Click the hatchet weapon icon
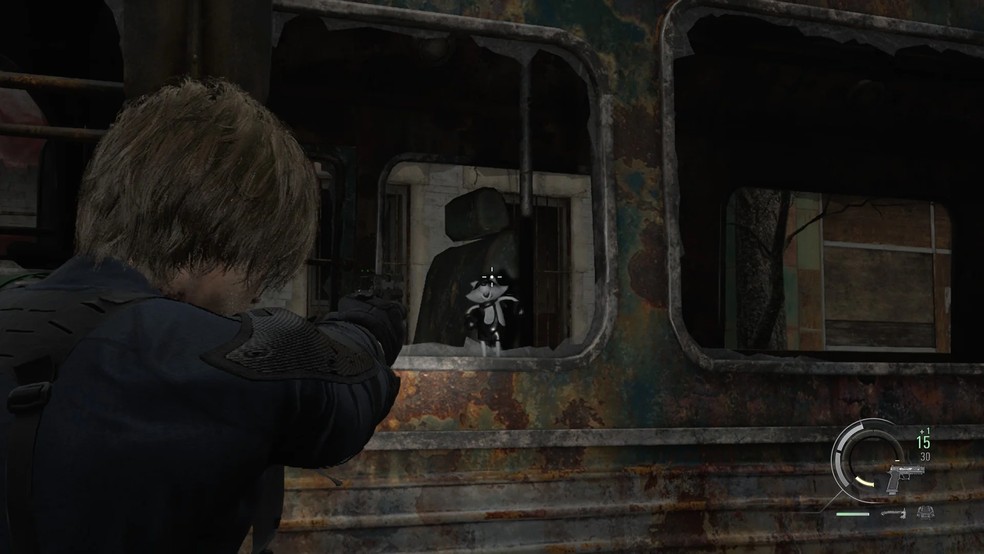This screenshot has width=984, height=554. [892, 513]
